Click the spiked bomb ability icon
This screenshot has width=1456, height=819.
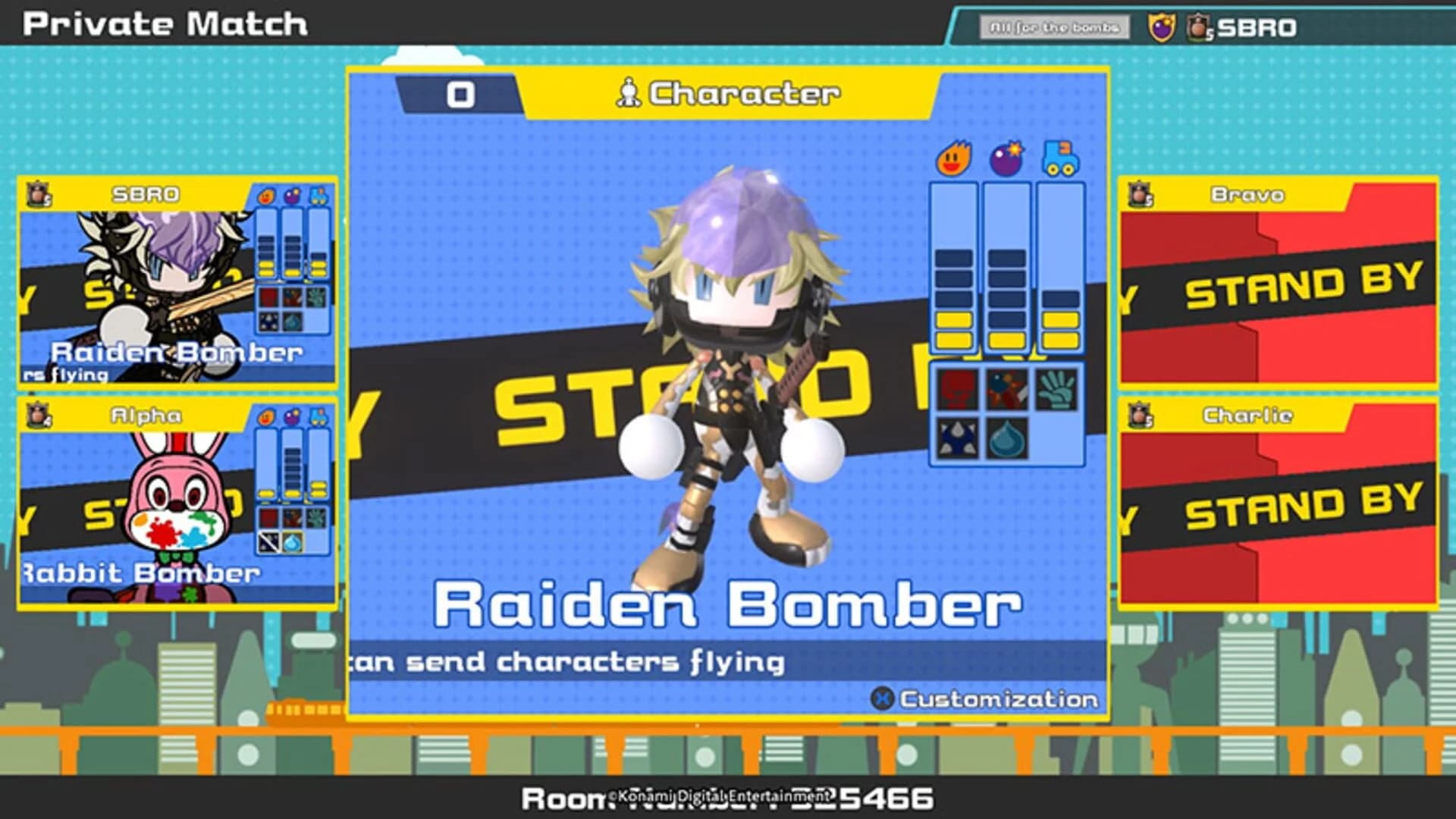point(1006,389)
